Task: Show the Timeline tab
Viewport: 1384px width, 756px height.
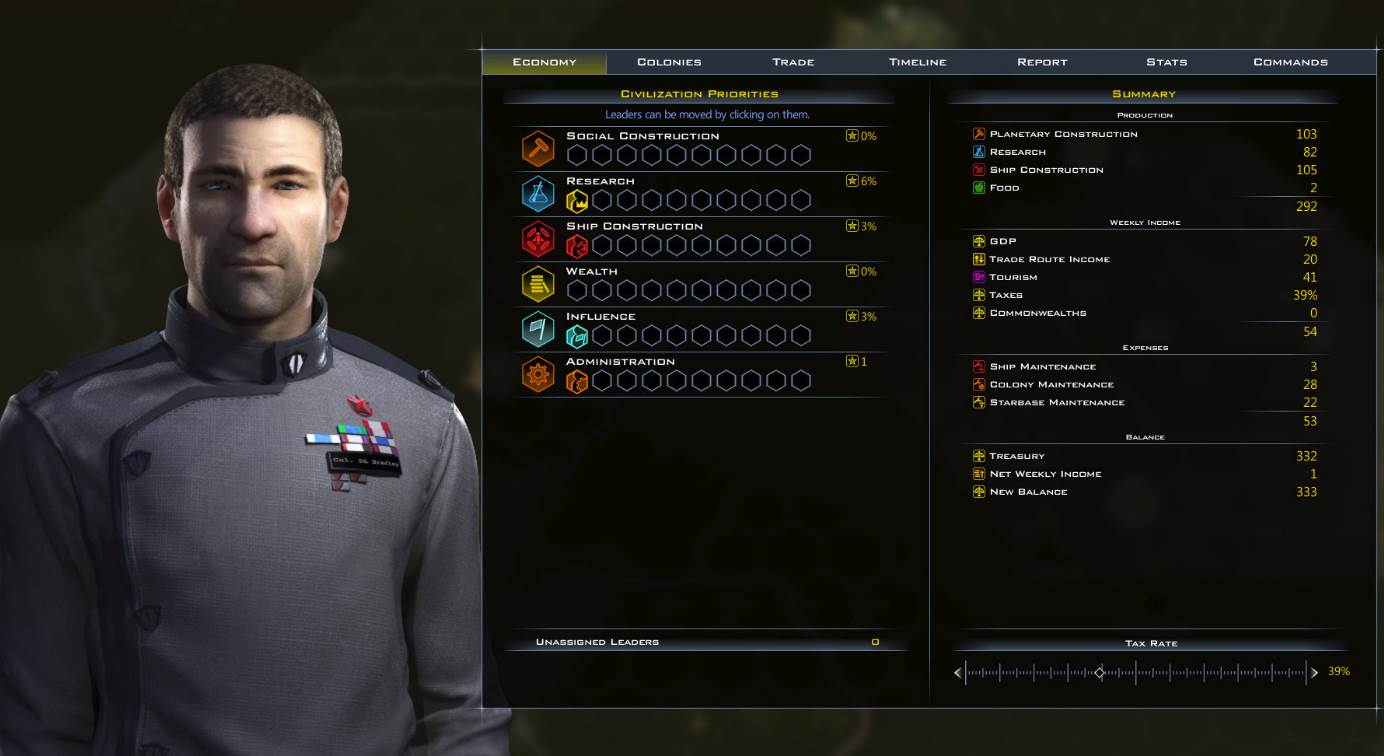Action: point(917,62)
